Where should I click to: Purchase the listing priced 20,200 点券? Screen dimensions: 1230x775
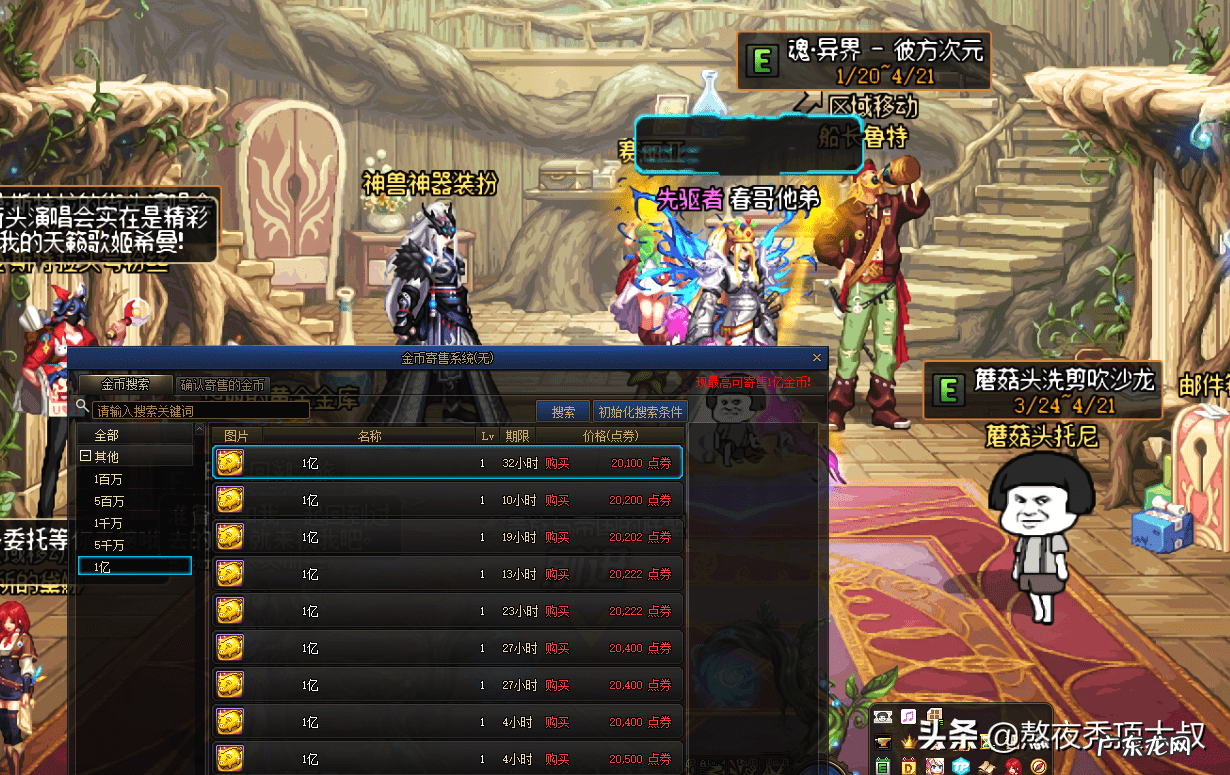[x=557, y=500]
